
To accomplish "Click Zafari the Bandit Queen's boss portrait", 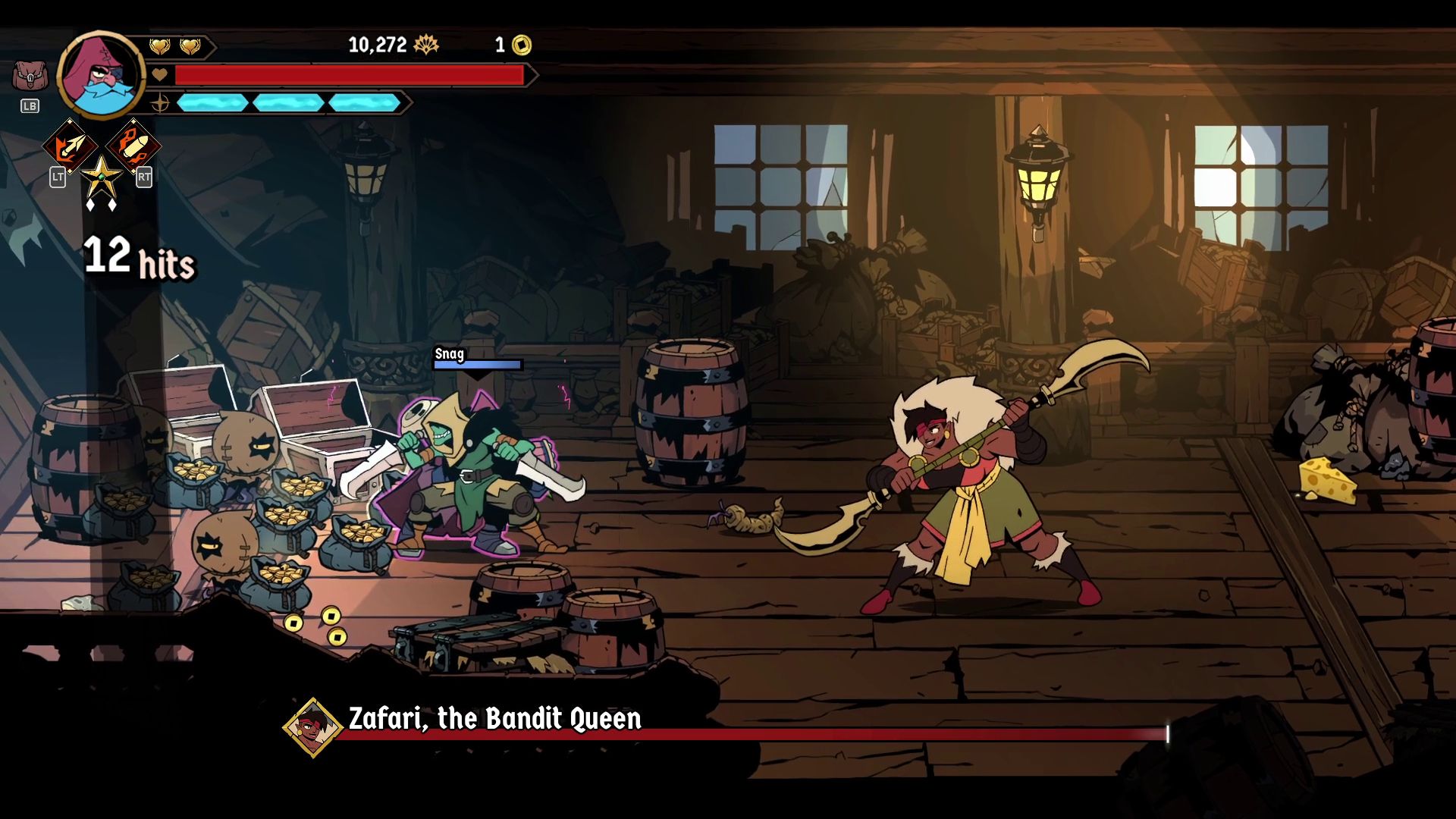I will 312,727.
